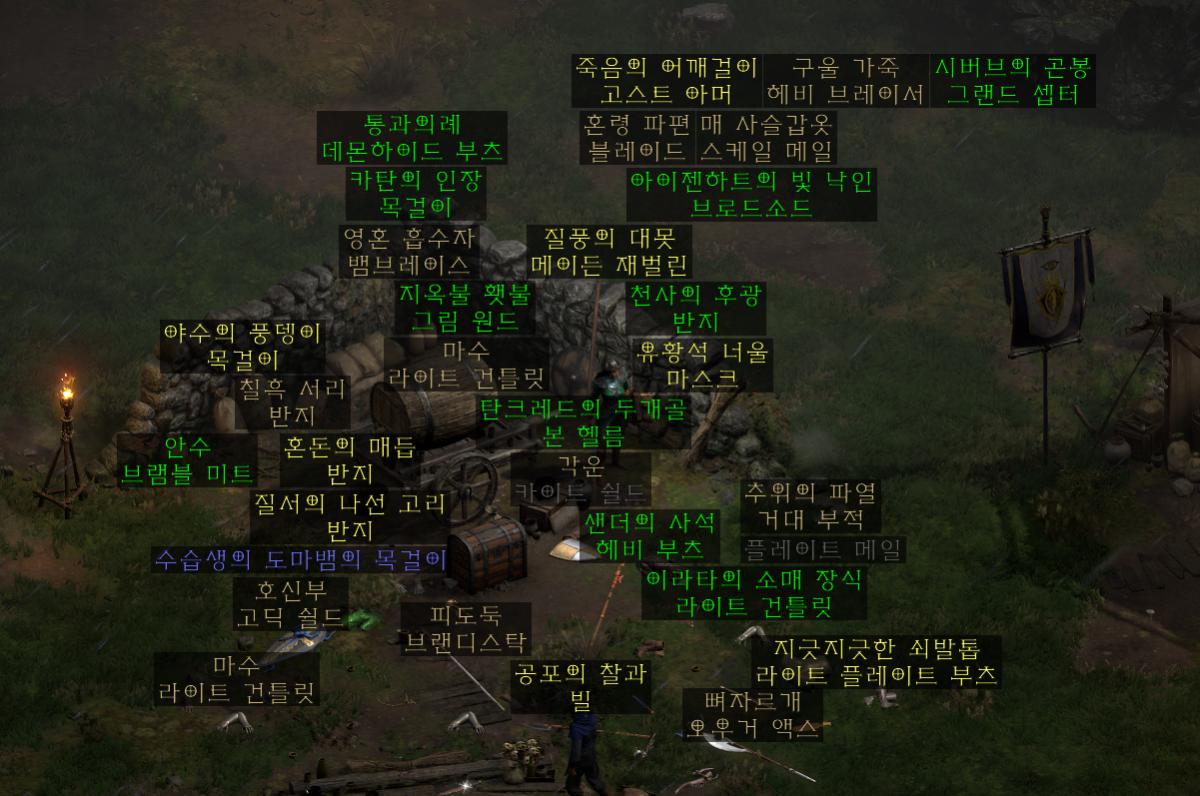
Task: Select the 구울 가죽 헤비 브레이서 label
Action: coord(845,81)
